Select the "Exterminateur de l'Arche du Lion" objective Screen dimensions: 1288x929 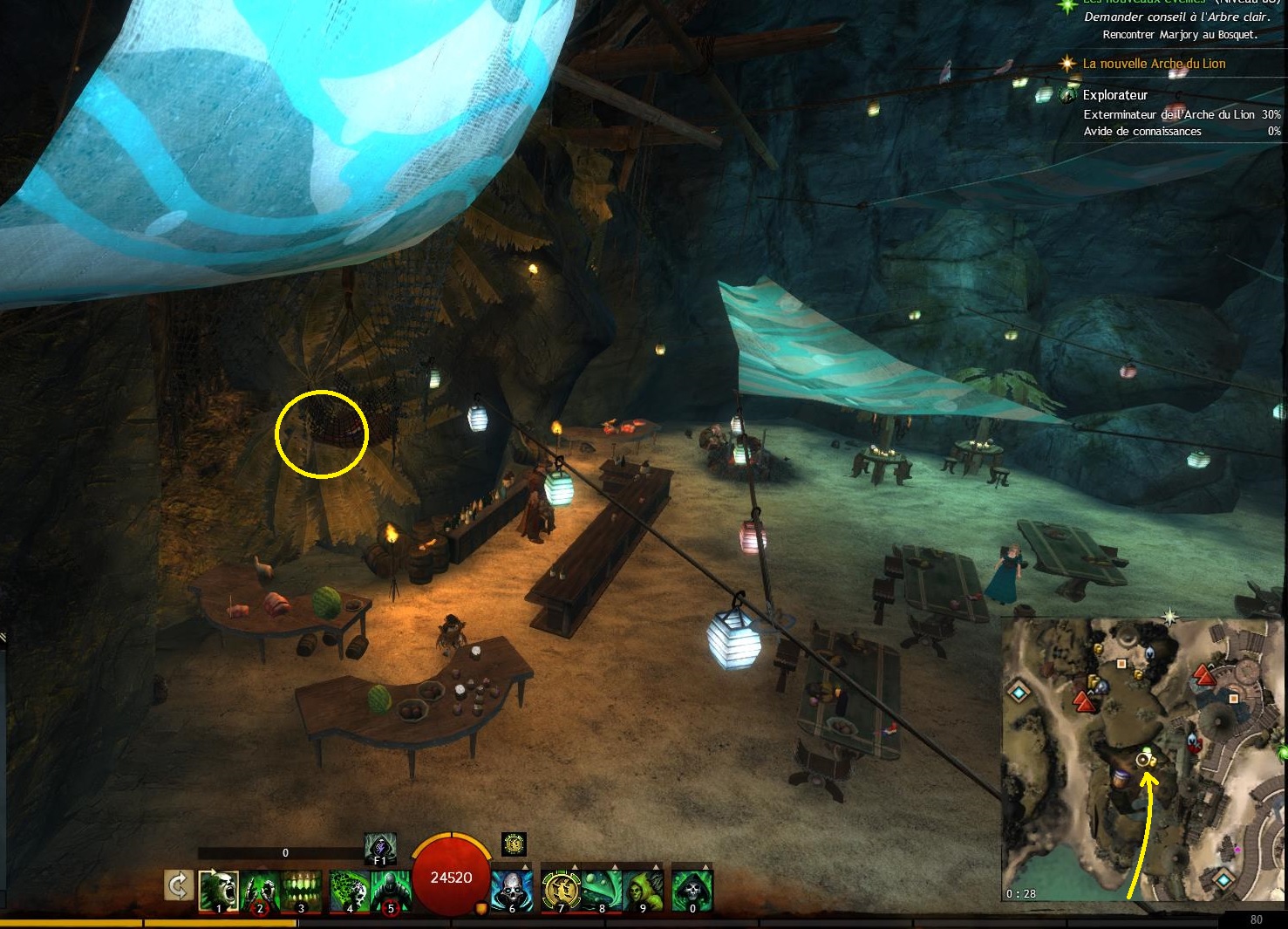pyautogui.click(x=1169, y=114)
